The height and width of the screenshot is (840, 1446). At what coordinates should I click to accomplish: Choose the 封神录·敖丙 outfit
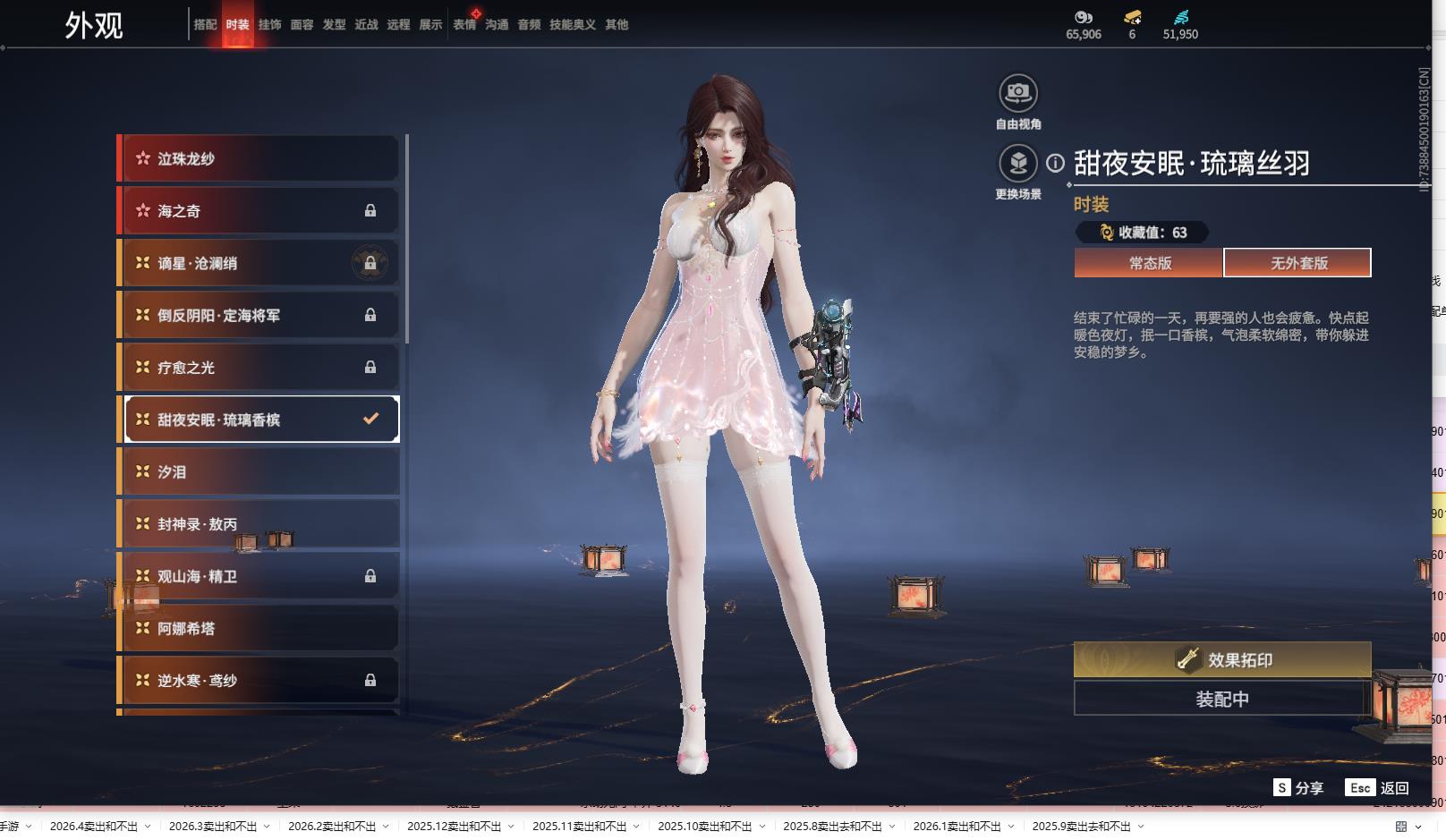[259, 524]
